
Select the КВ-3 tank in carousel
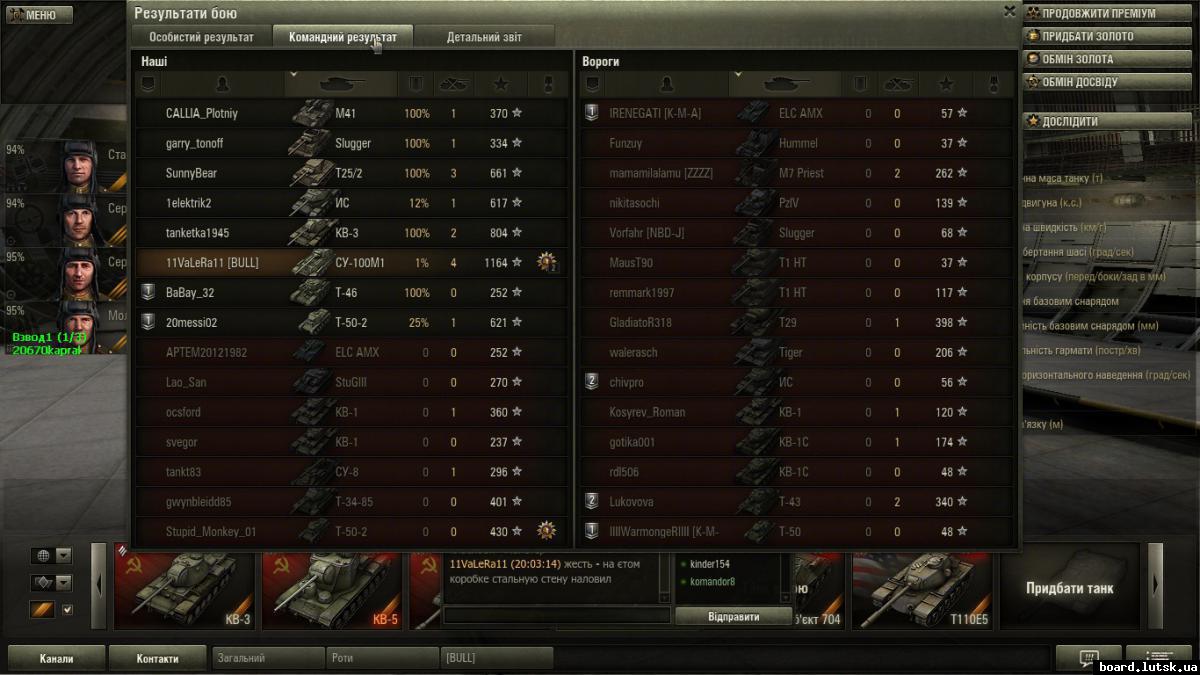(x=184, y=587)
